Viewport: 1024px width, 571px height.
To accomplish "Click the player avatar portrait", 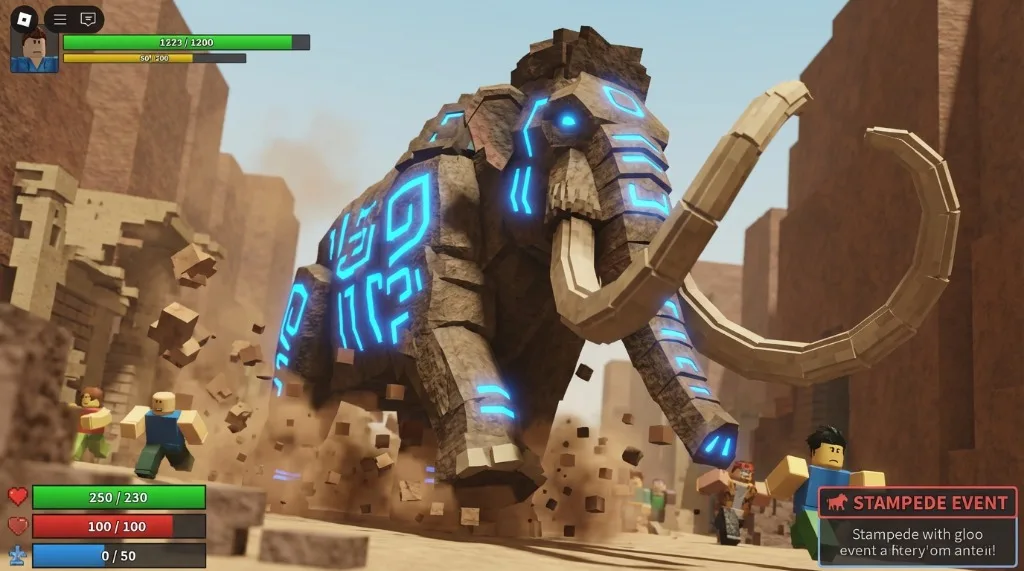I will [34, 51].
